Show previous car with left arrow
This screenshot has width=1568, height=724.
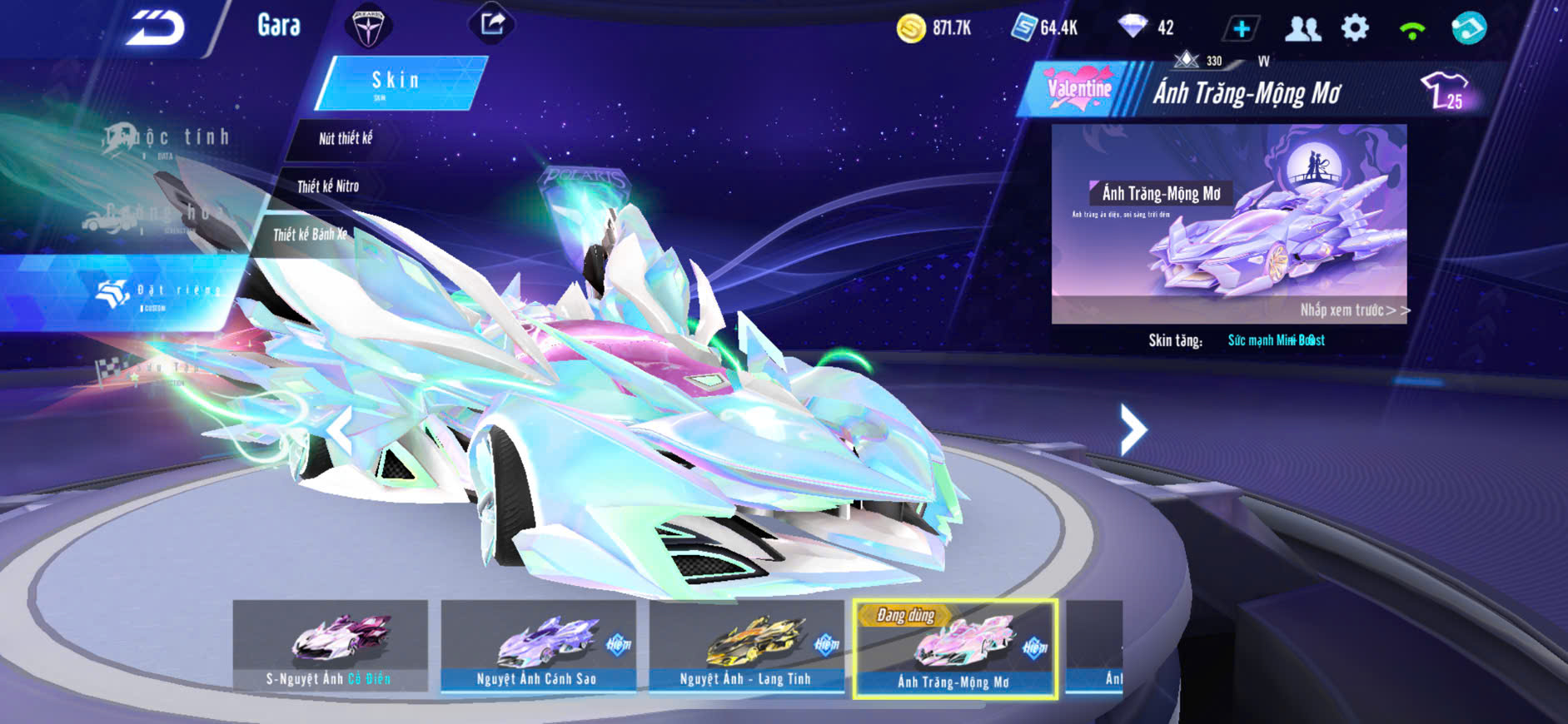click(x=341, y=429)
